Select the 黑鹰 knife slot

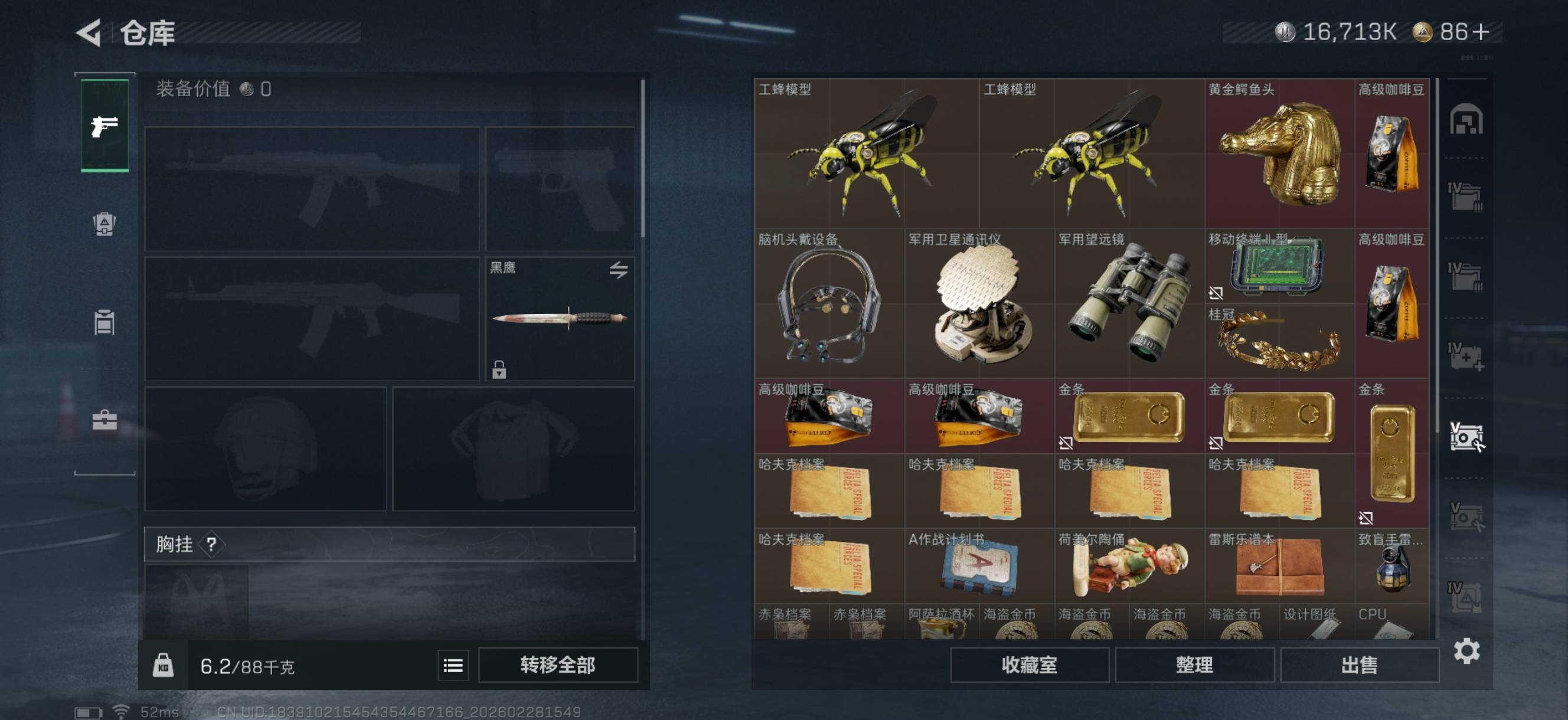pos(560,318)
